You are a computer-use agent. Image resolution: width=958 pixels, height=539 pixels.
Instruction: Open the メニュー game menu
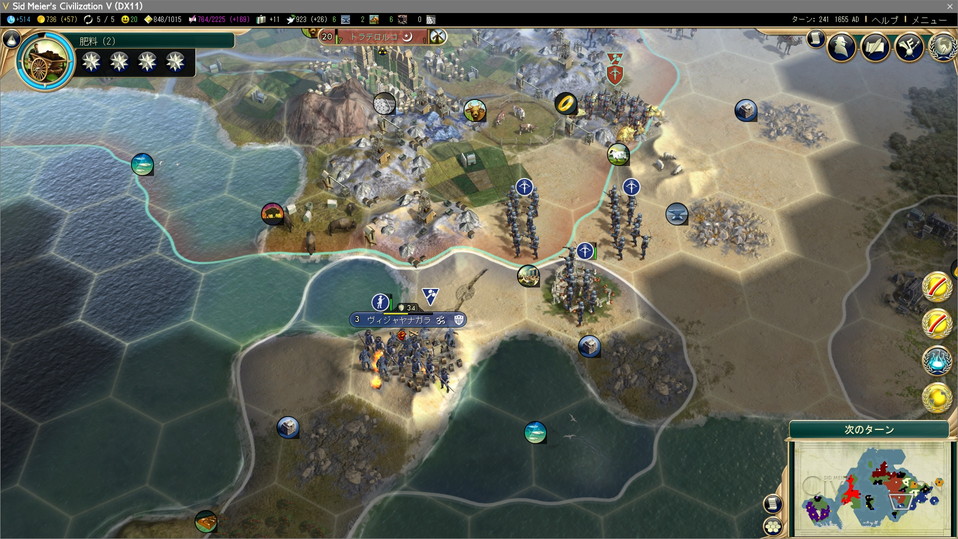[928, 19]
